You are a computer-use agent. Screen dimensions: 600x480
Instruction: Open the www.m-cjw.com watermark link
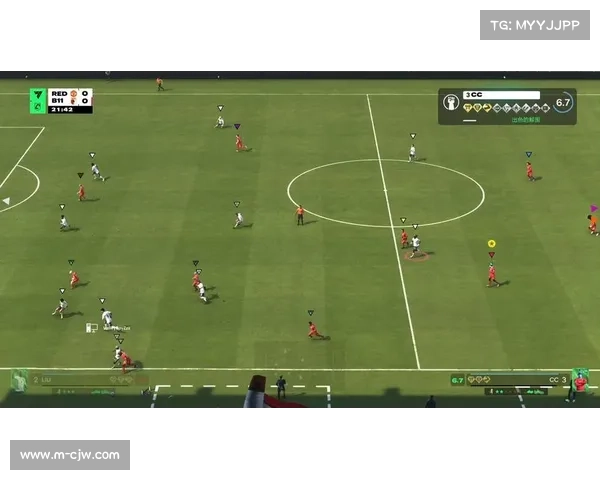point(71,455)
